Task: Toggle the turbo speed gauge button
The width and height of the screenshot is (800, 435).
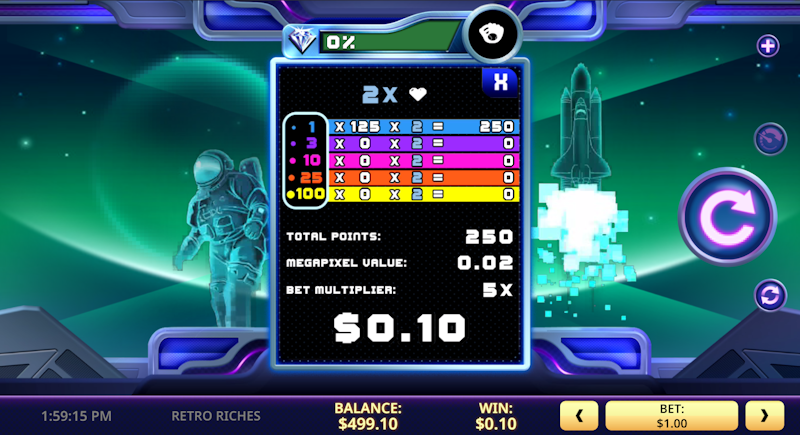Action: click(768, 136)
